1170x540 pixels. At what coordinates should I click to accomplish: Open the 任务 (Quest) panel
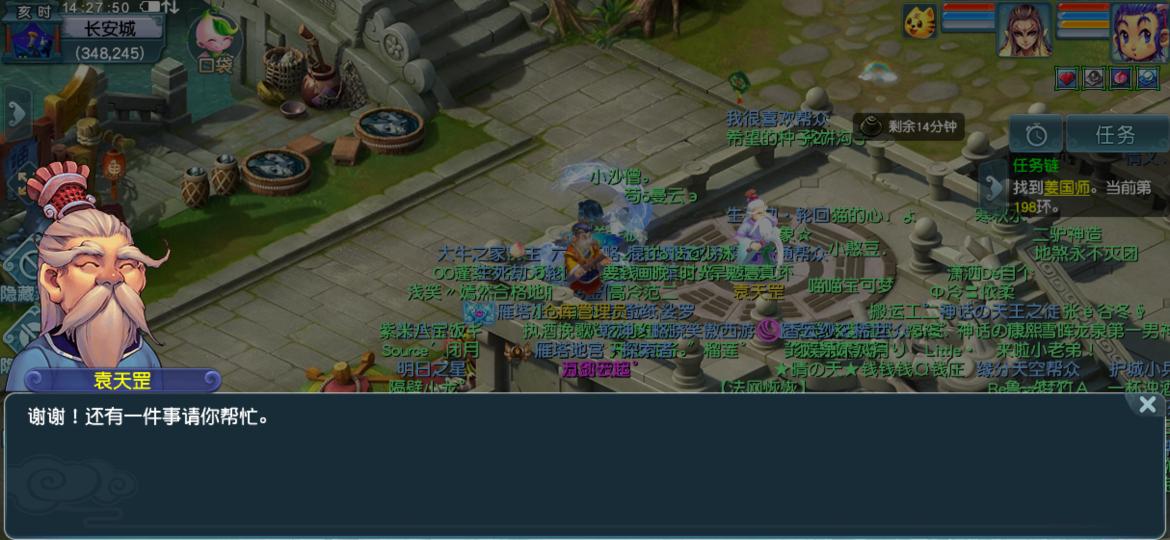[1115, 135]
